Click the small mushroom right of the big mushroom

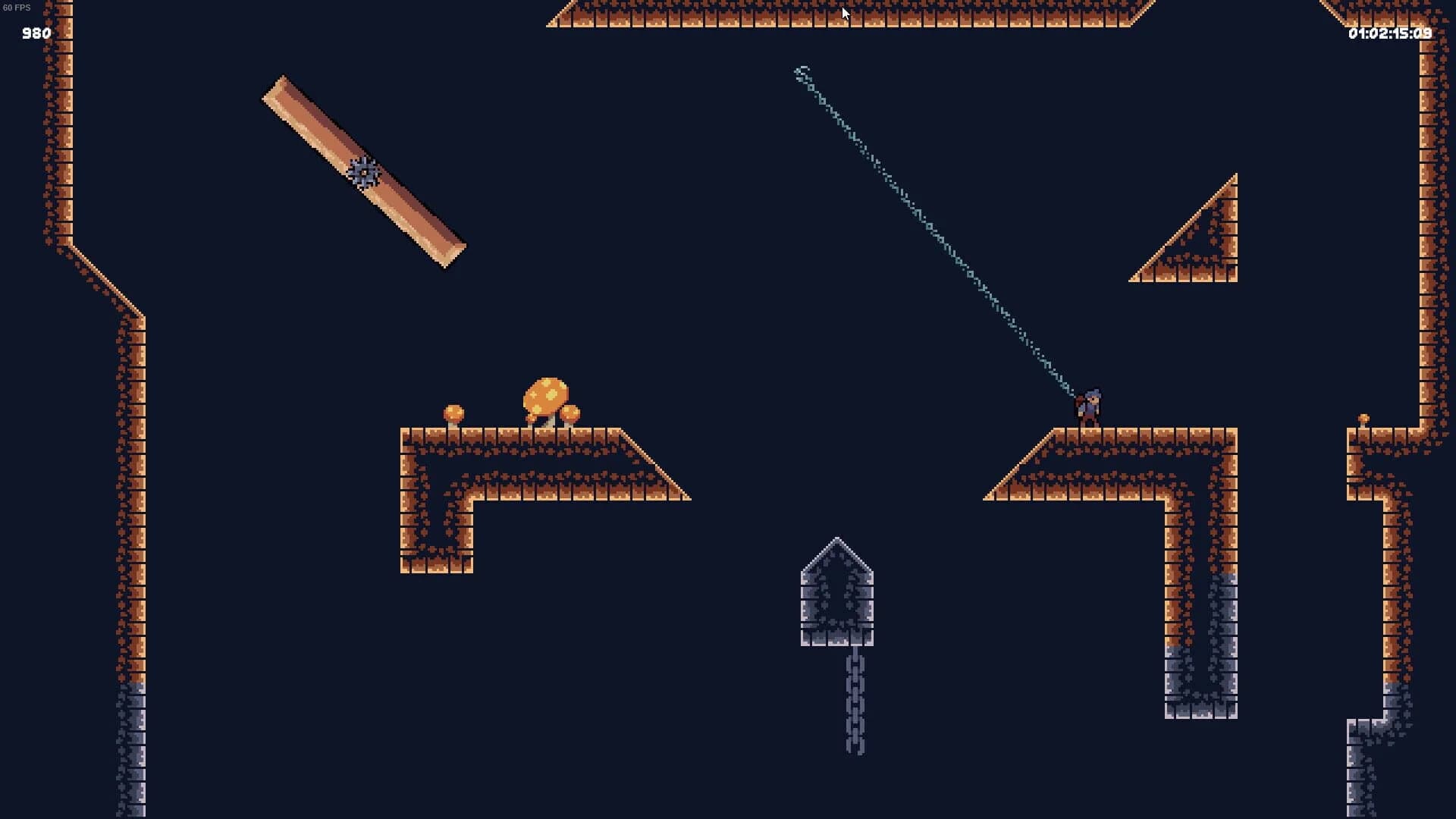click(571, 415)
